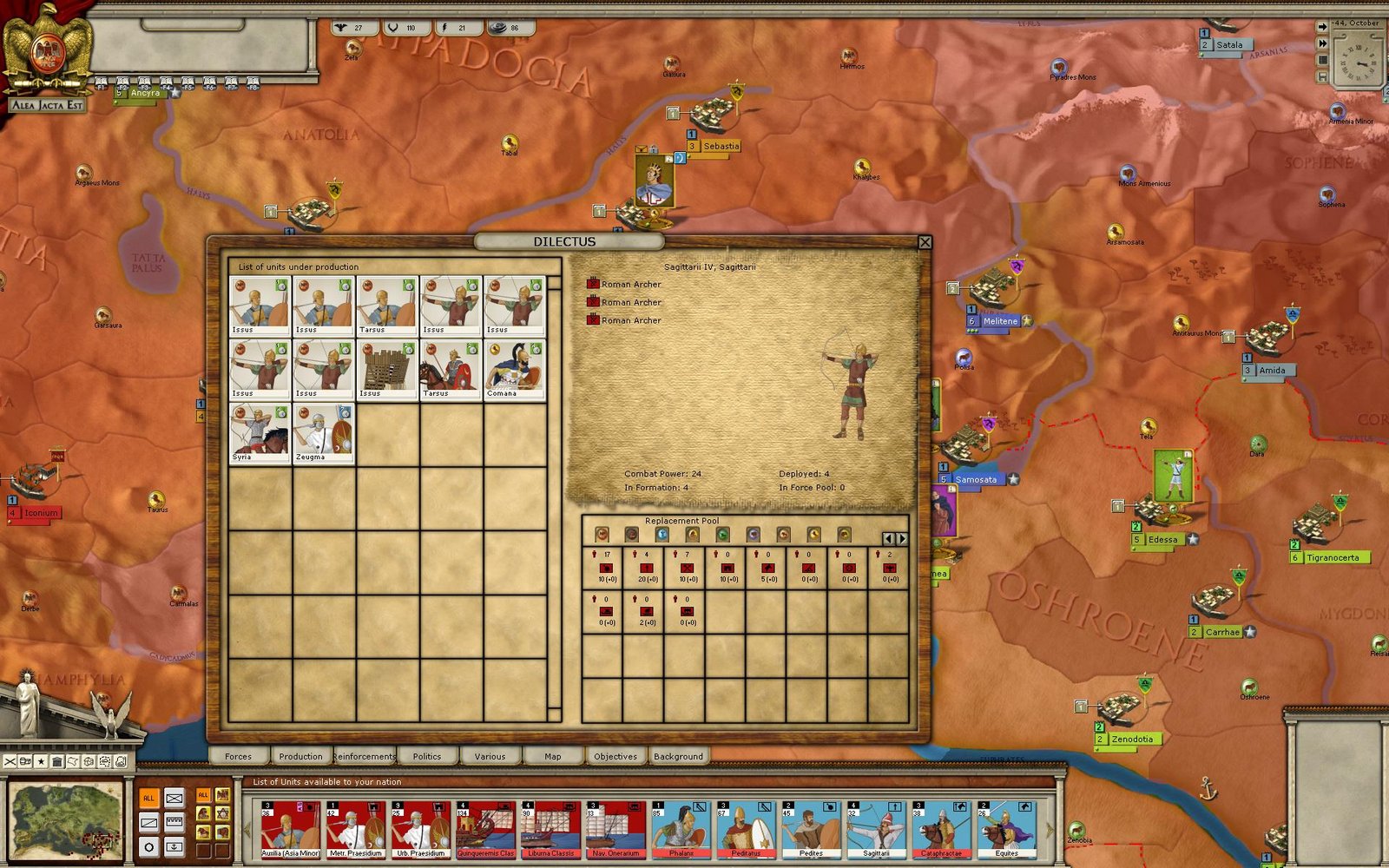Toggle the circle unit filter button
This screenshot has height=868, width=1389.
click(x=149, y=847)
